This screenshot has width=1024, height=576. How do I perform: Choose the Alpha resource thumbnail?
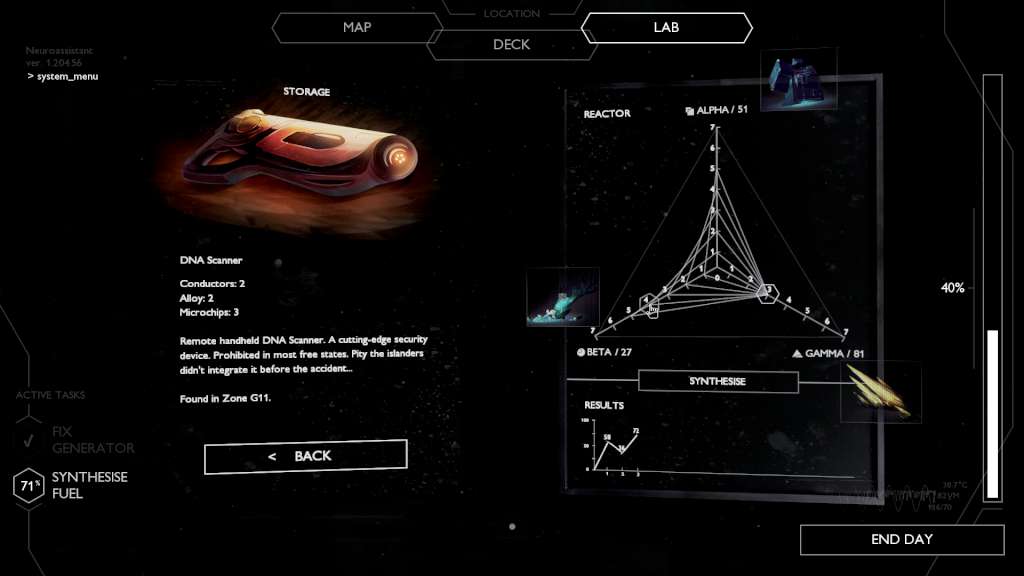(798, 79)
